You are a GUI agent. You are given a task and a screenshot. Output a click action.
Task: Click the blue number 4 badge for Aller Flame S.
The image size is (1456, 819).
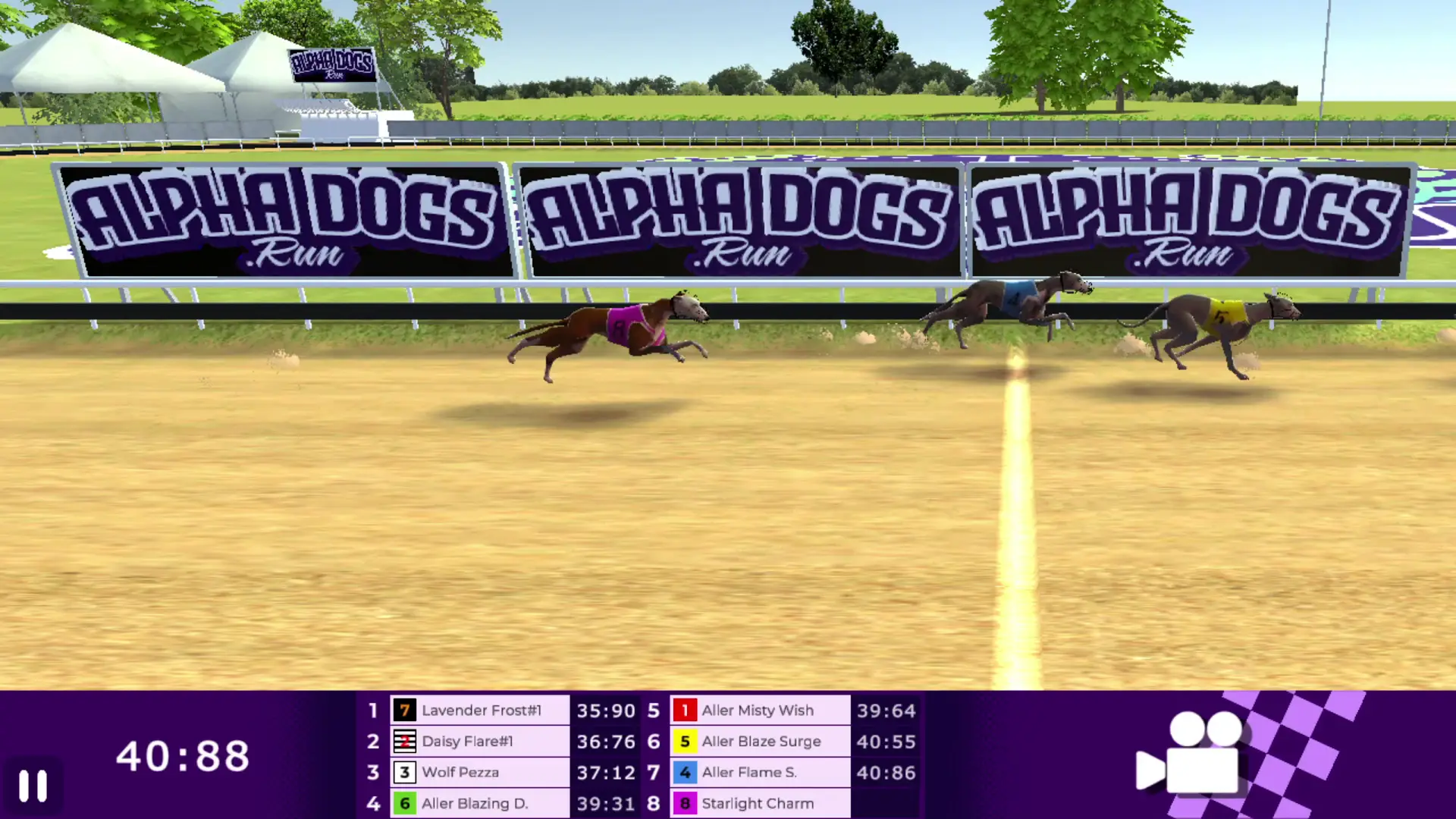coord(685,772)
